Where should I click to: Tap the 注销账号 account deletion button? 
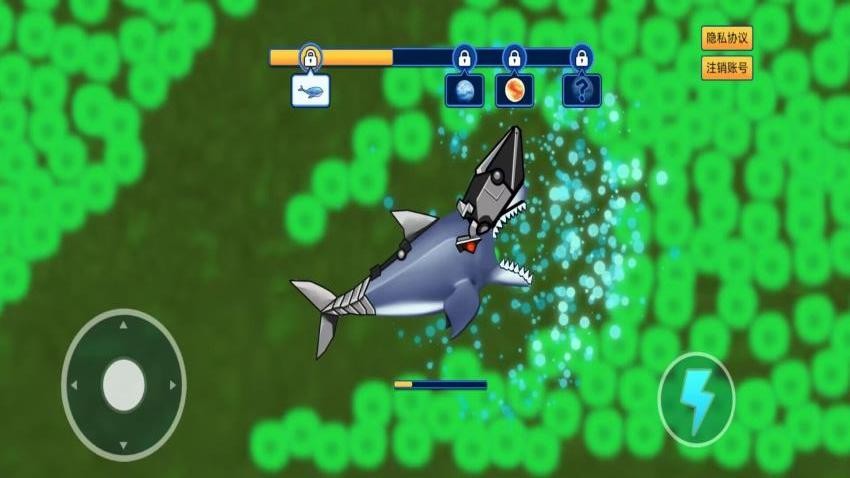(727, 68)
